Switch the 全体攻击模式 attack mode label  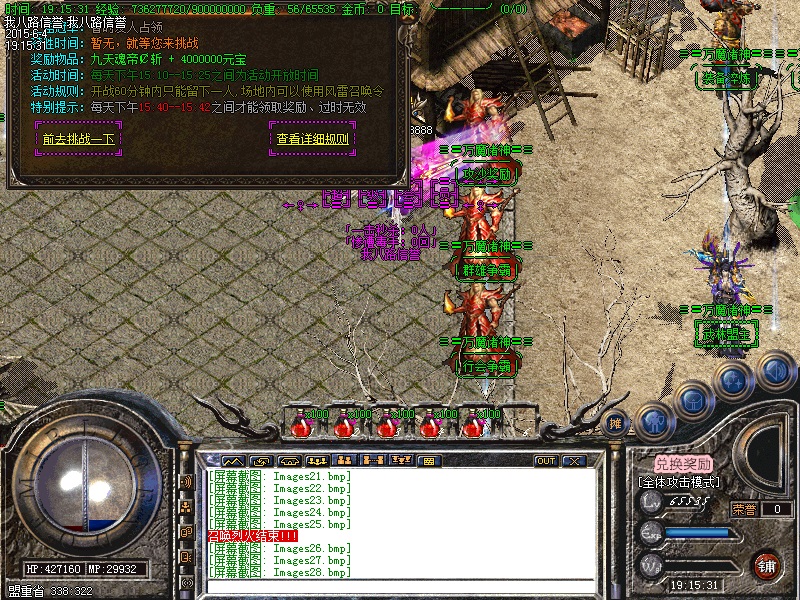pyautogui.click(x=680, y=482)
